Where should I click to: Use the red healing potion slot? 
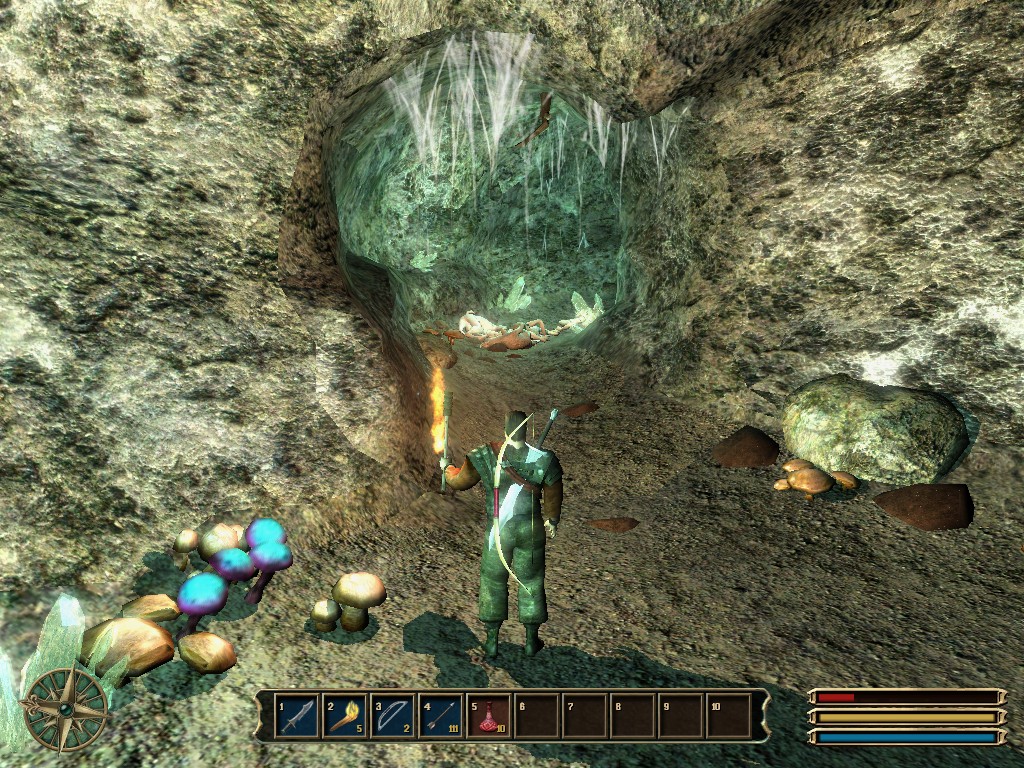tap(489, 716)
